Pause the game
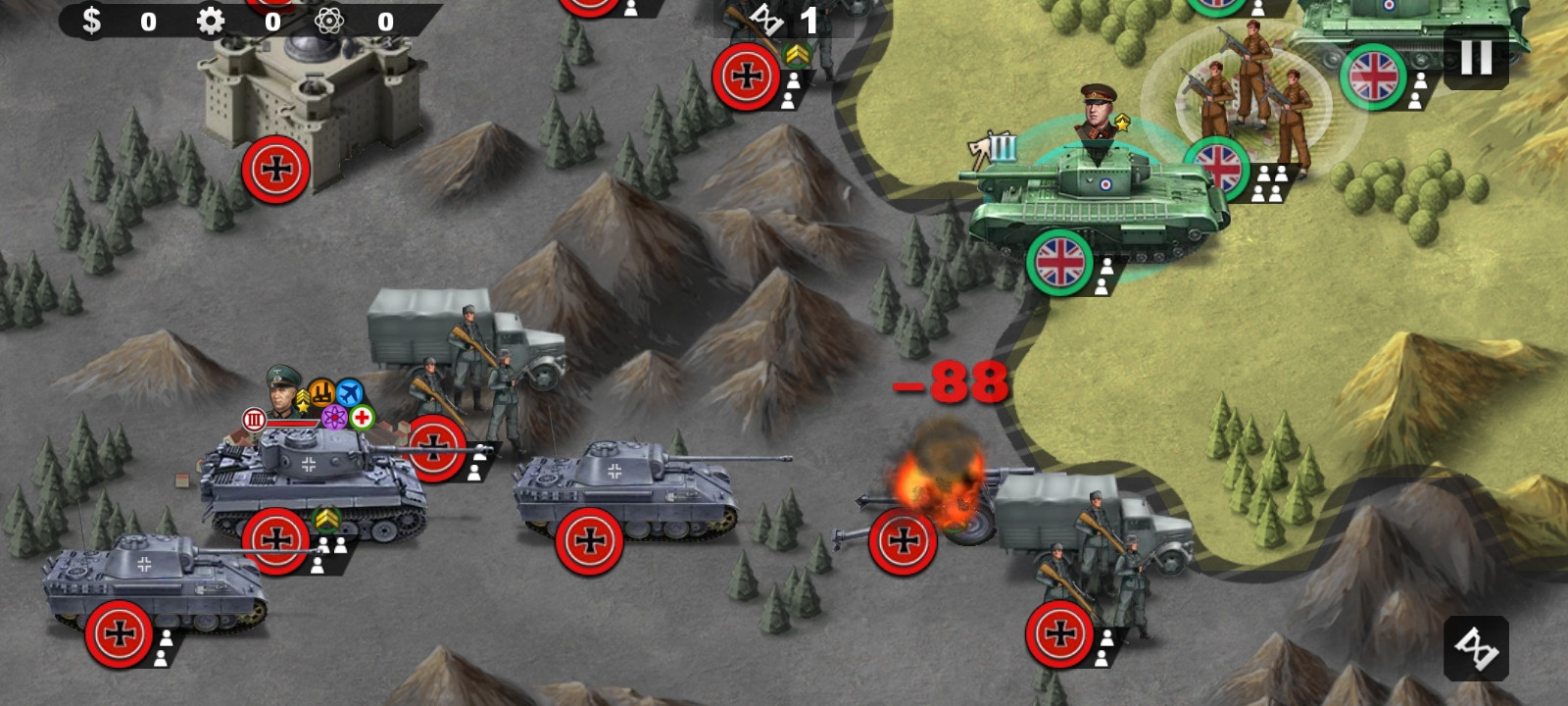This screenshot has height=706, width=1568. coord(1476,58)
